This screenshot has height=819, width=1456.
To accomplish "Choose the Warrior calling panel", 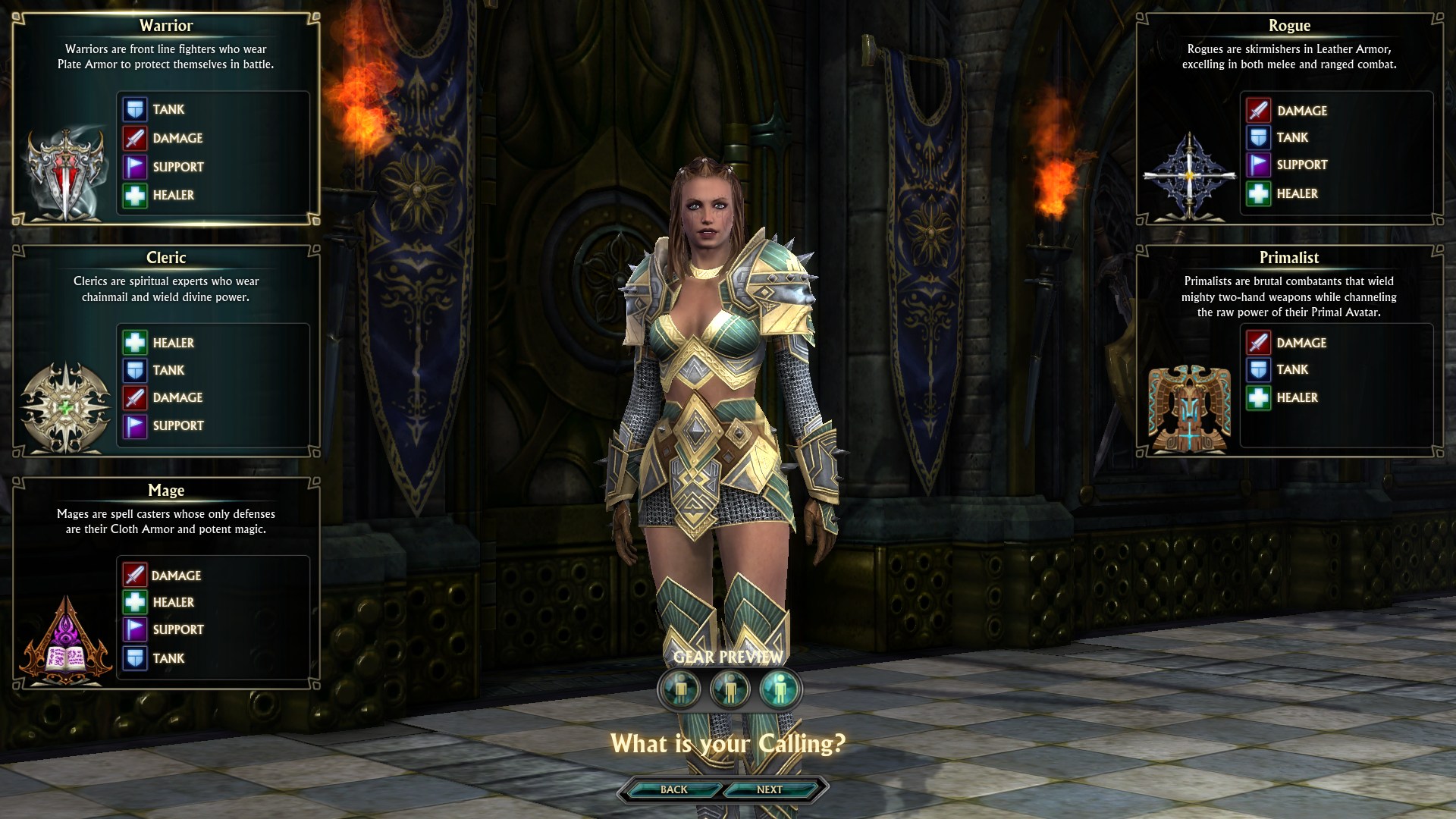I will coord(165,119).
